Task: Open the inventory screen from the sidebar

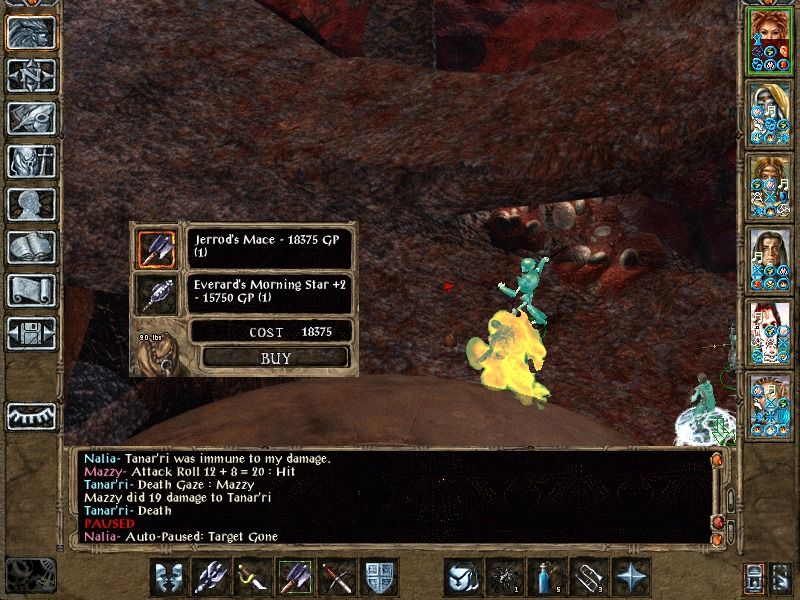Action: [x=31, y=161]
